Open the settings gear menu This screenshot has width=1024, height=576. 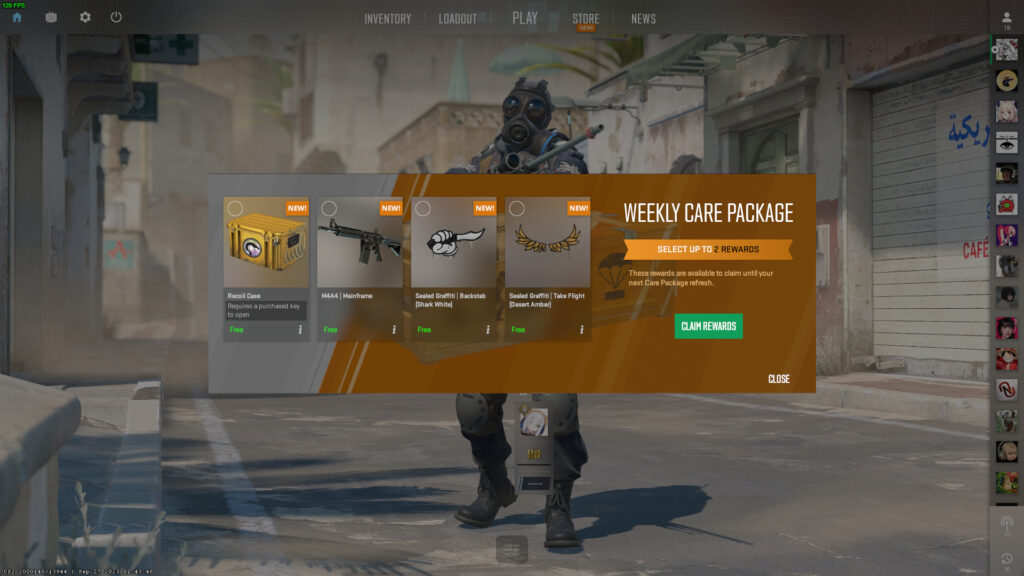pos(85,17)
